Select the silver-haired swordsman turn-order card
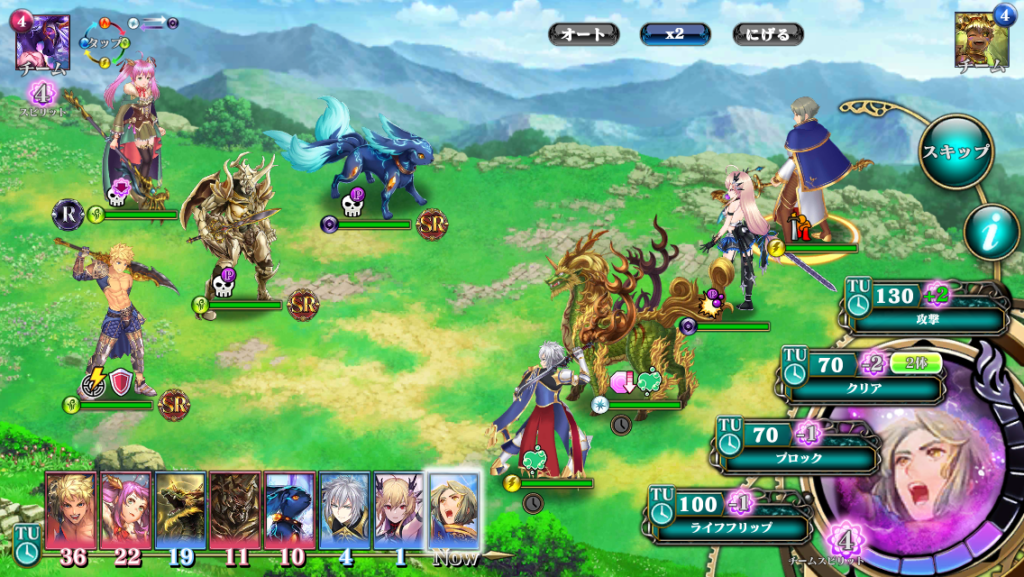 coord(345,510)
